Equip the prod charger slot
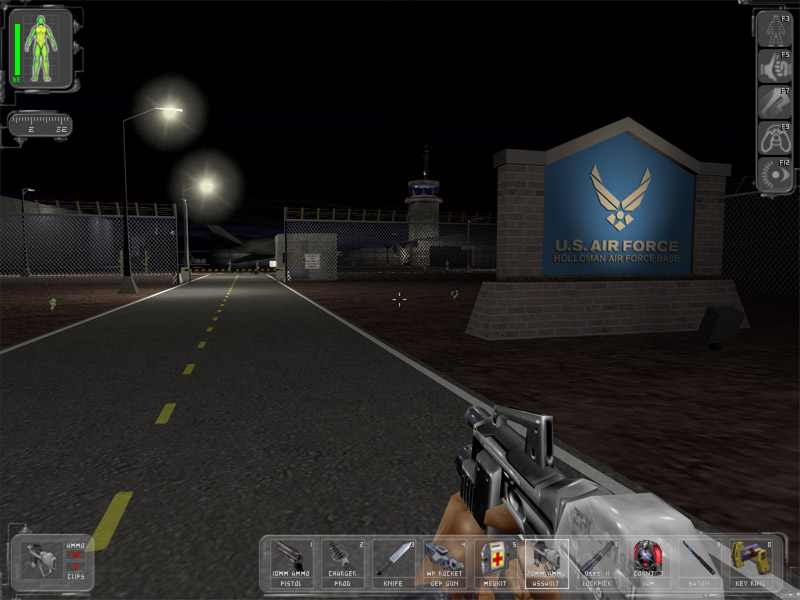Image resolution: width=800 pixels, height=600 pixels. pos(342,564)
